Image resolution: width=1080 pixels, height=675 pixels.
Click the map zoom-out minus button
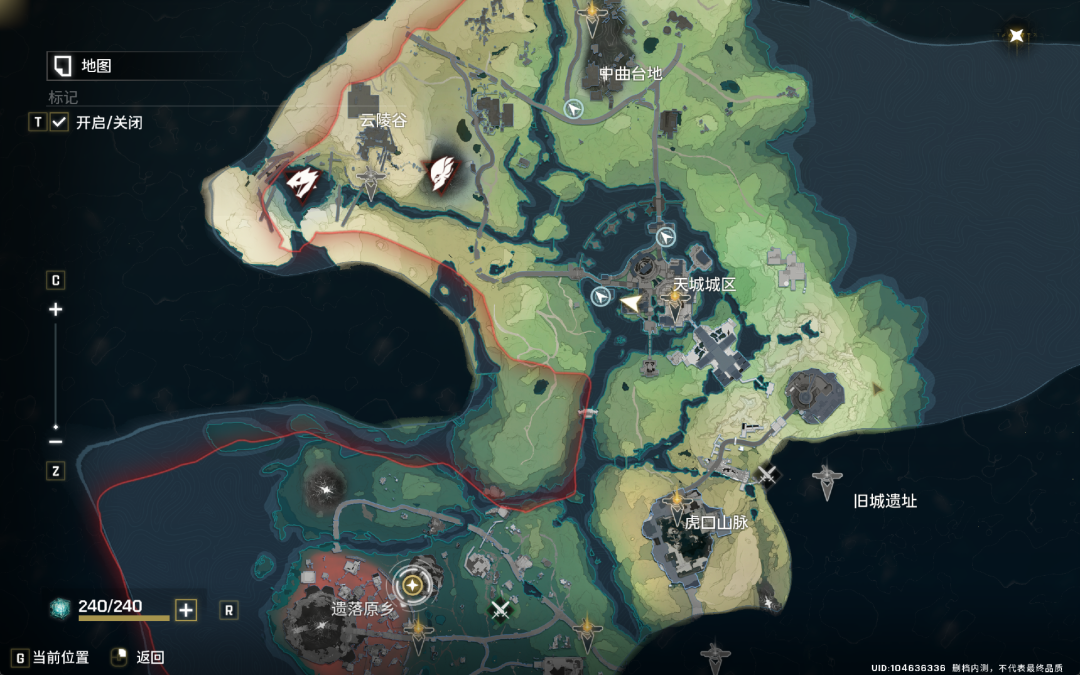tap(56, 441)
